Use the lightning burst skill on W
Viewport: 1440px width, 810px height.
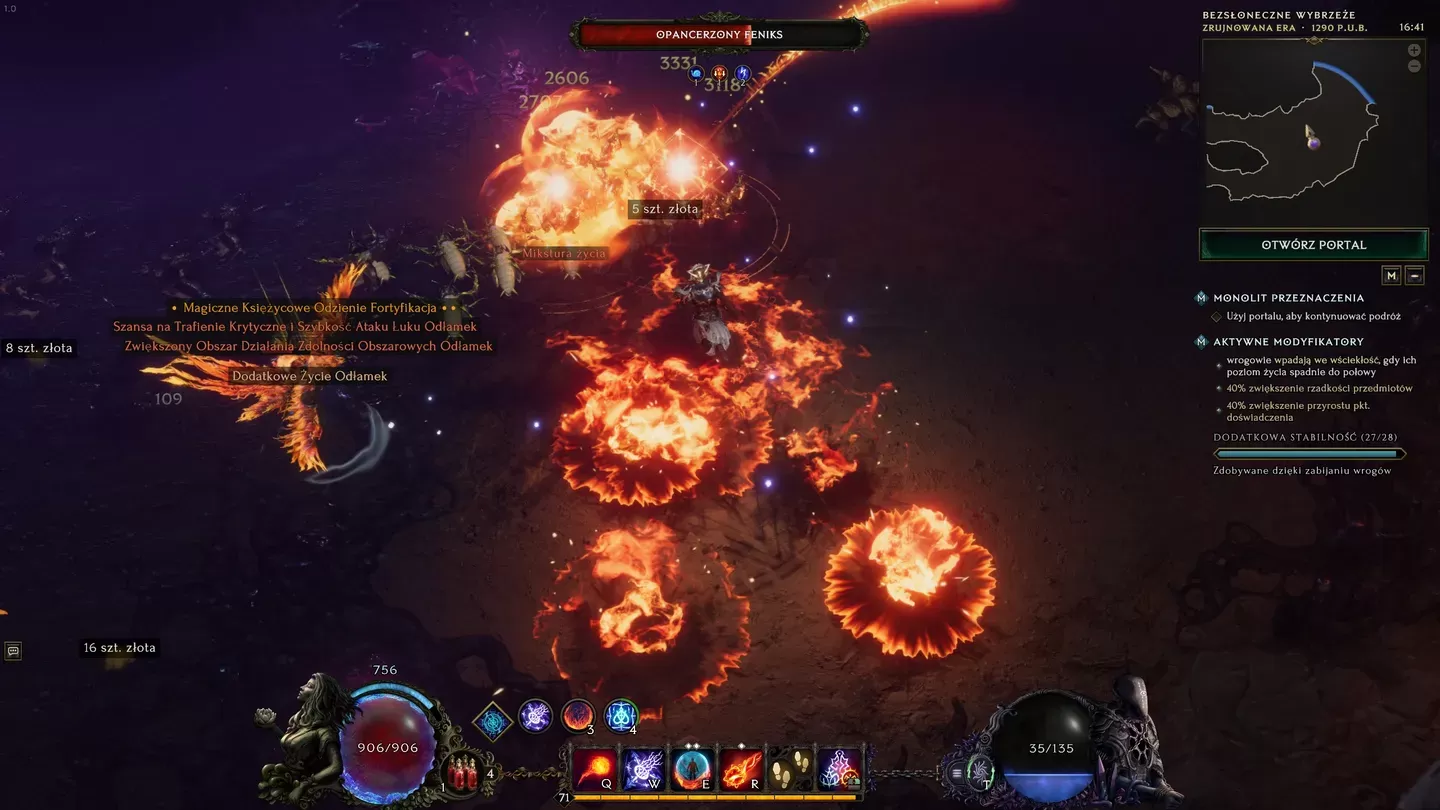click(644, 769)
